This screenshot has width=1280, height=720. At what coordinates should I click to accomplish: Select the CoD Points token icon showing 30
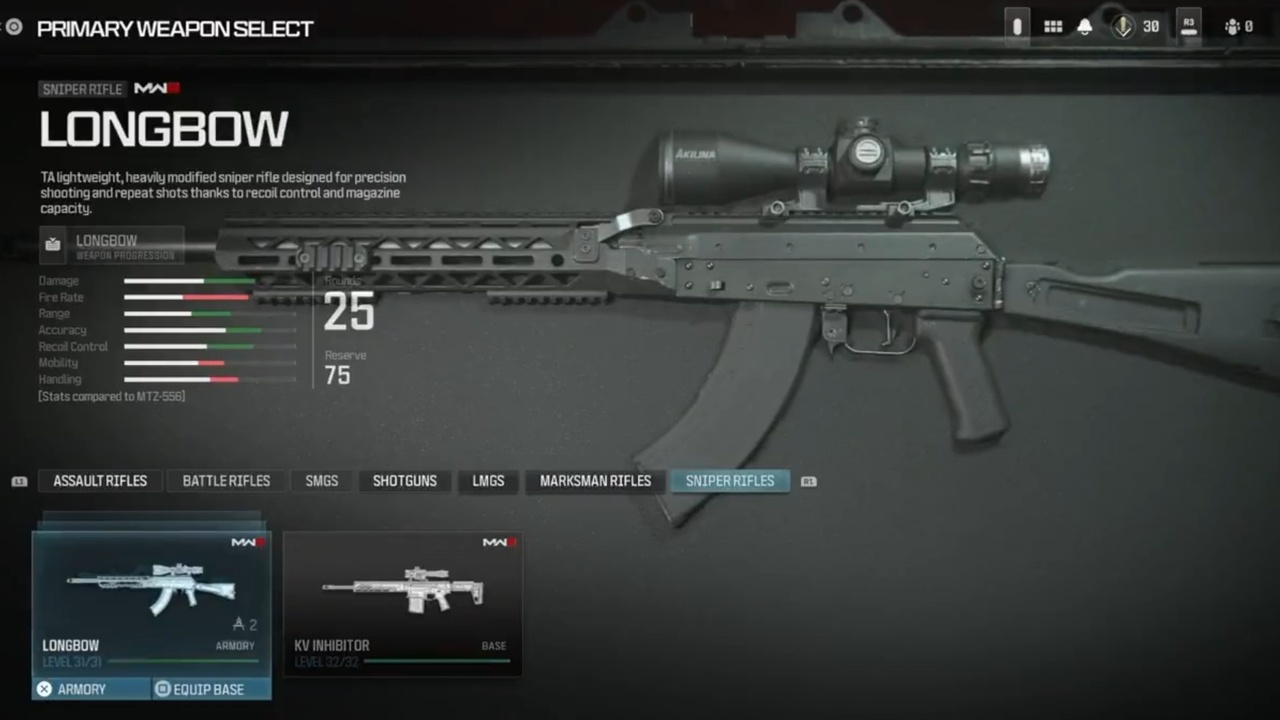pyautogui.click(x=1122, y=26)
